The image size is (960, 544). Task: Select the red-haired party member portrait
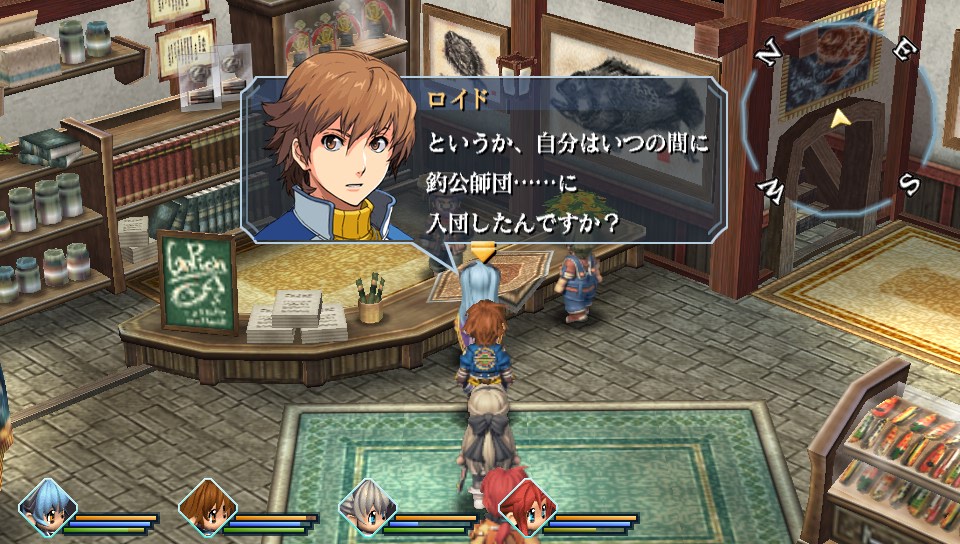pyautogui.click(x=526, y=507)
